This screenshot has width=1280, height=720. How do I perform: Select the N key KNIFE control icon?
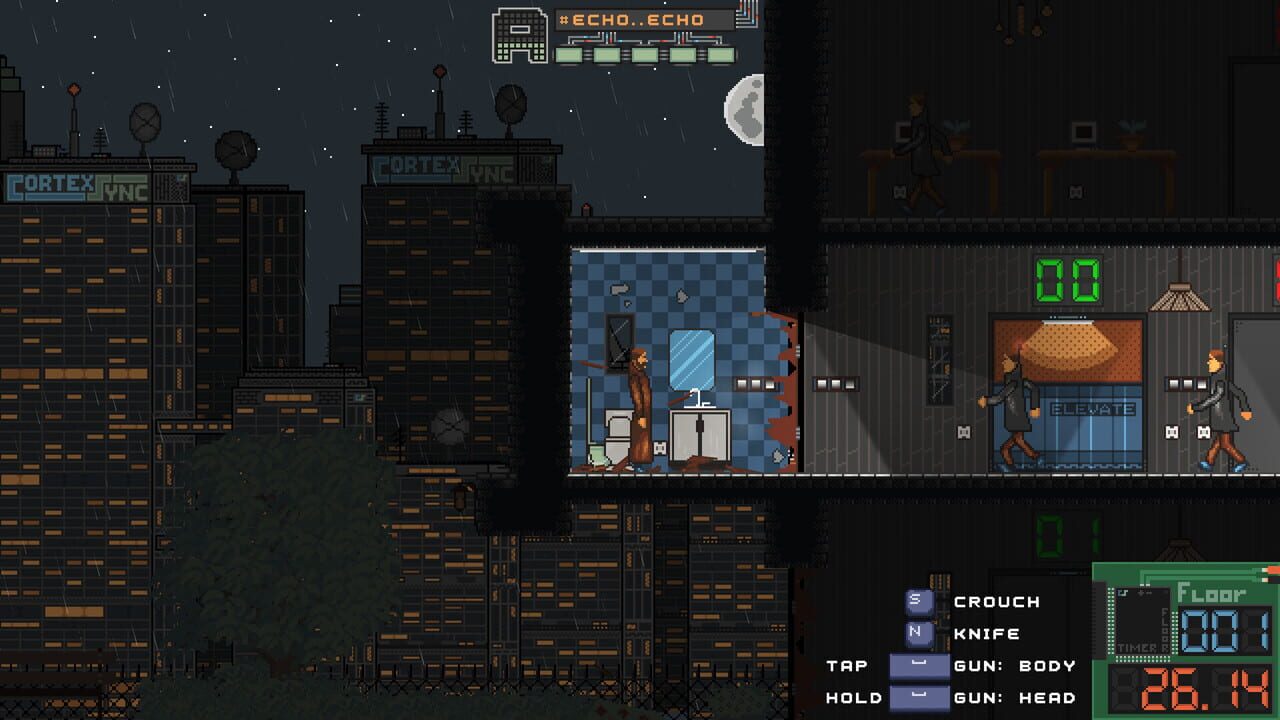[918, 633]
